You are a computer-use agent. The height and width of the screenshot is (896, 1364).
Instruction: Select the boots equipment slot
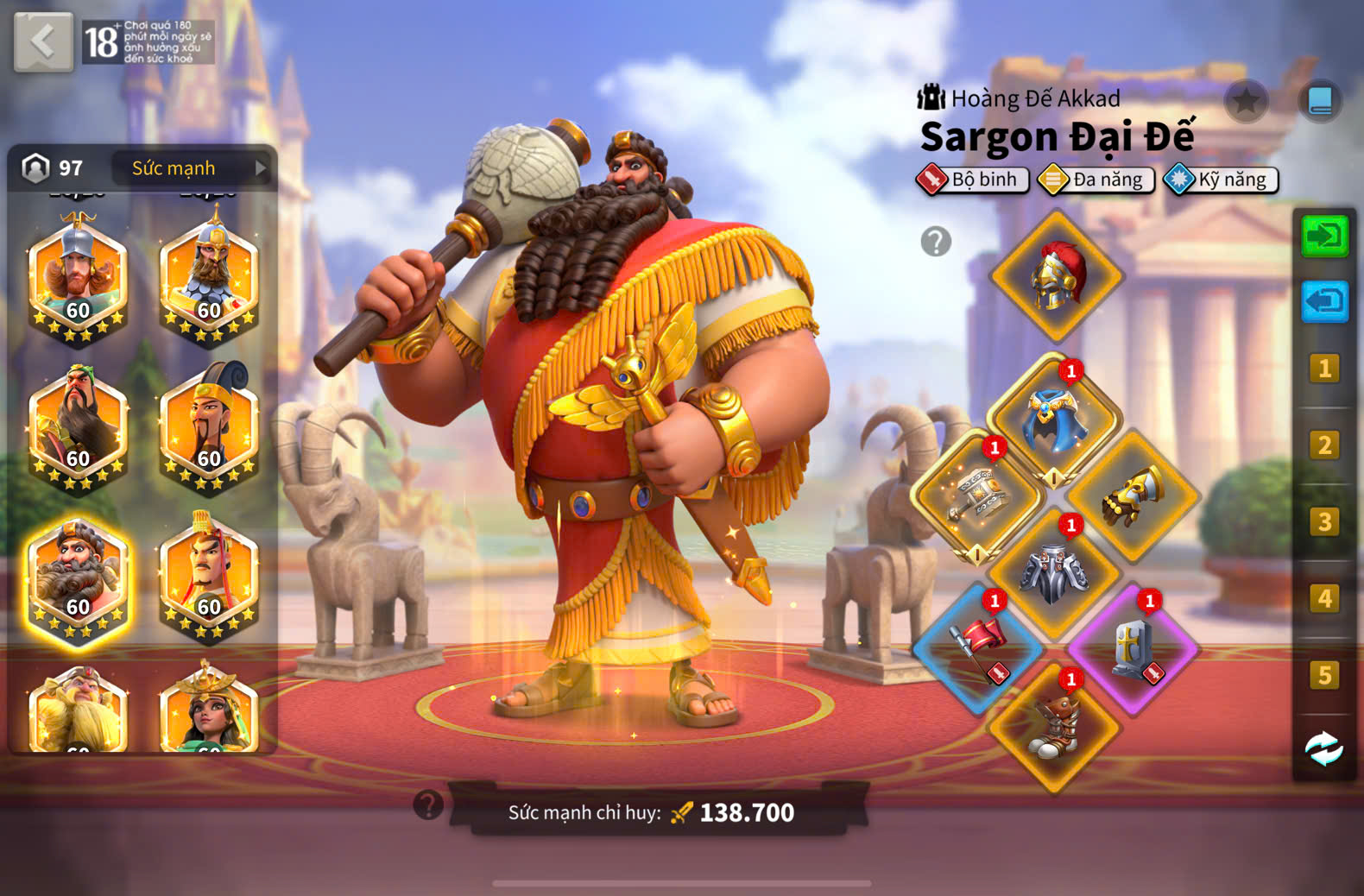point(1054,727)
